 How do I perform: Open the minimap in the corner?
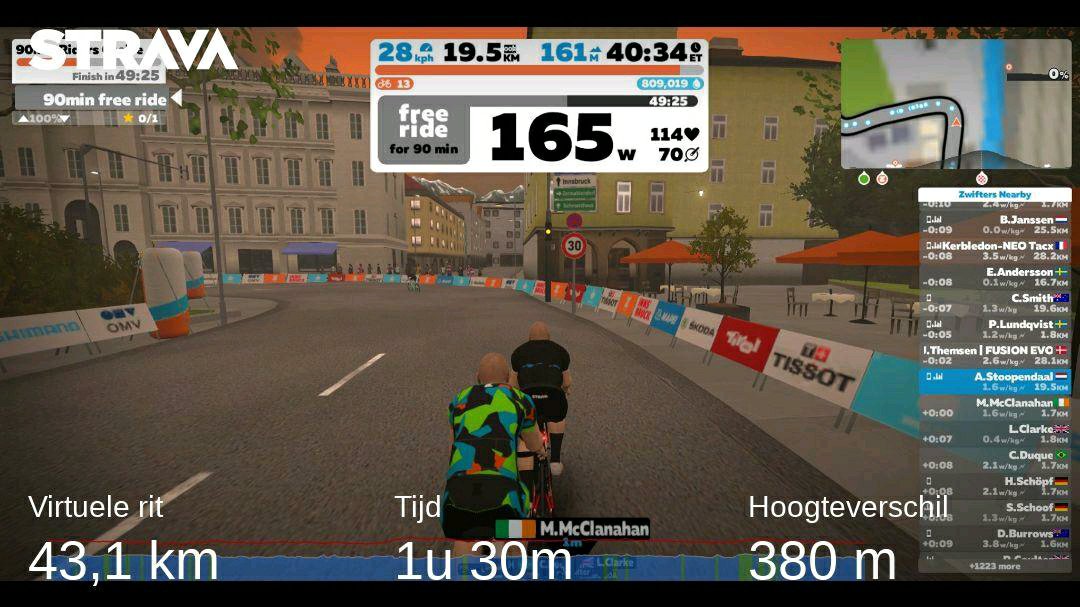[x=955, y=103]
